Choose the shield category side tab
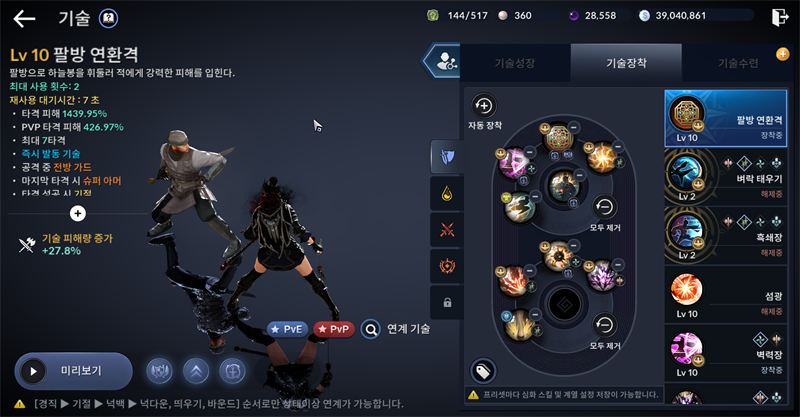Image resolution: width=800 pixels, height=417 pixels. 446,155
